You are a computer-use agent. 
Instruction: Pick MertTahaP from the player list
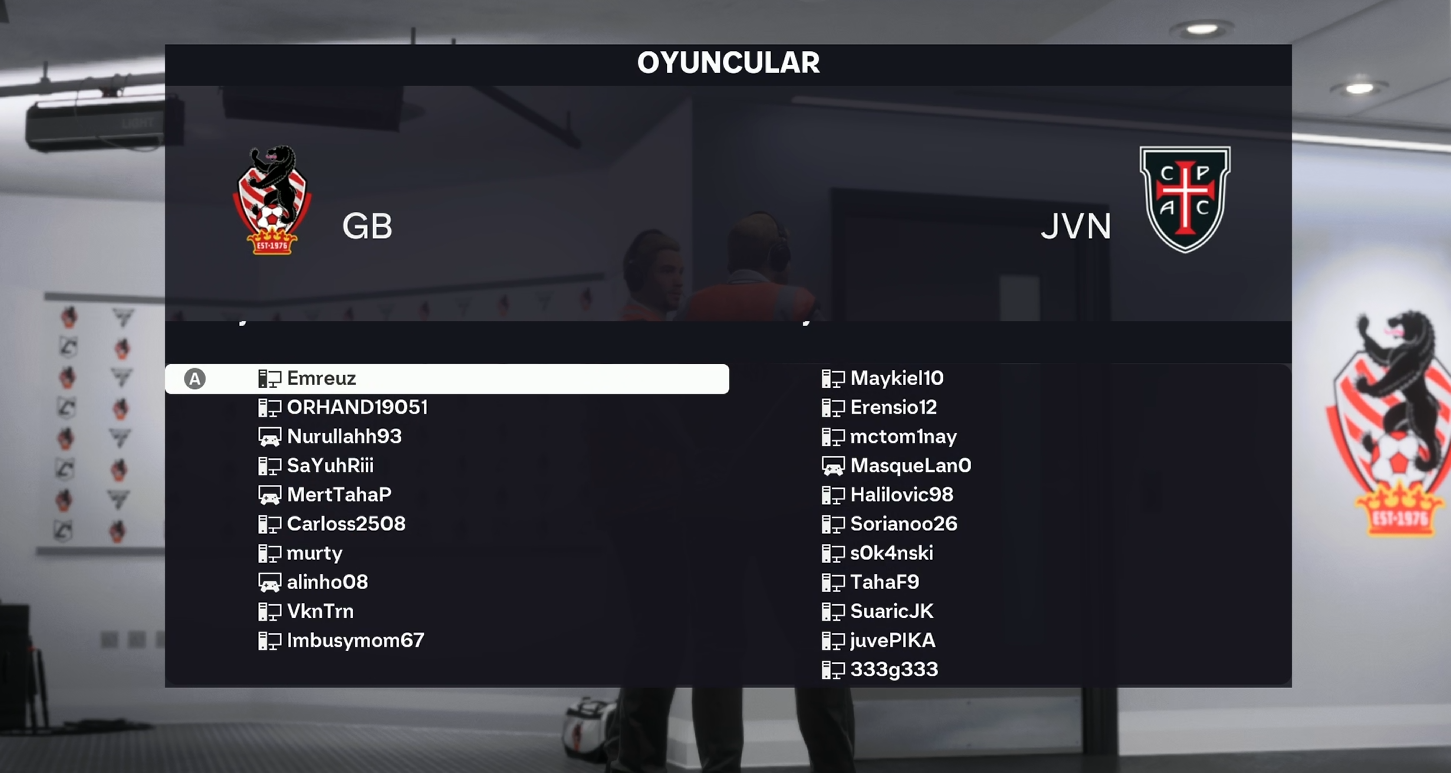click(339, 495)
